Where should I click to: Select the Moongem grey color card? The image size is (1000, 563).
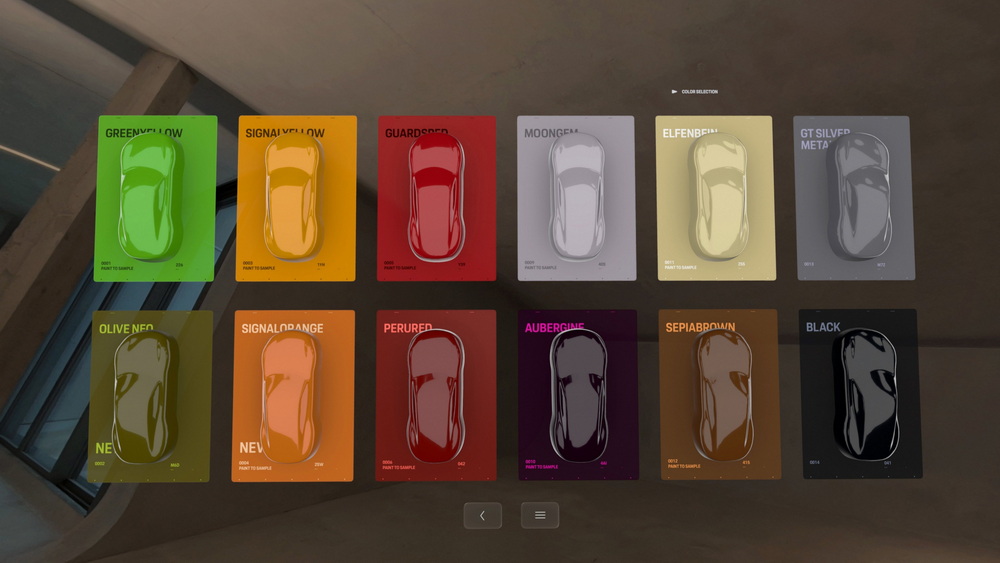tap(576, 198)
